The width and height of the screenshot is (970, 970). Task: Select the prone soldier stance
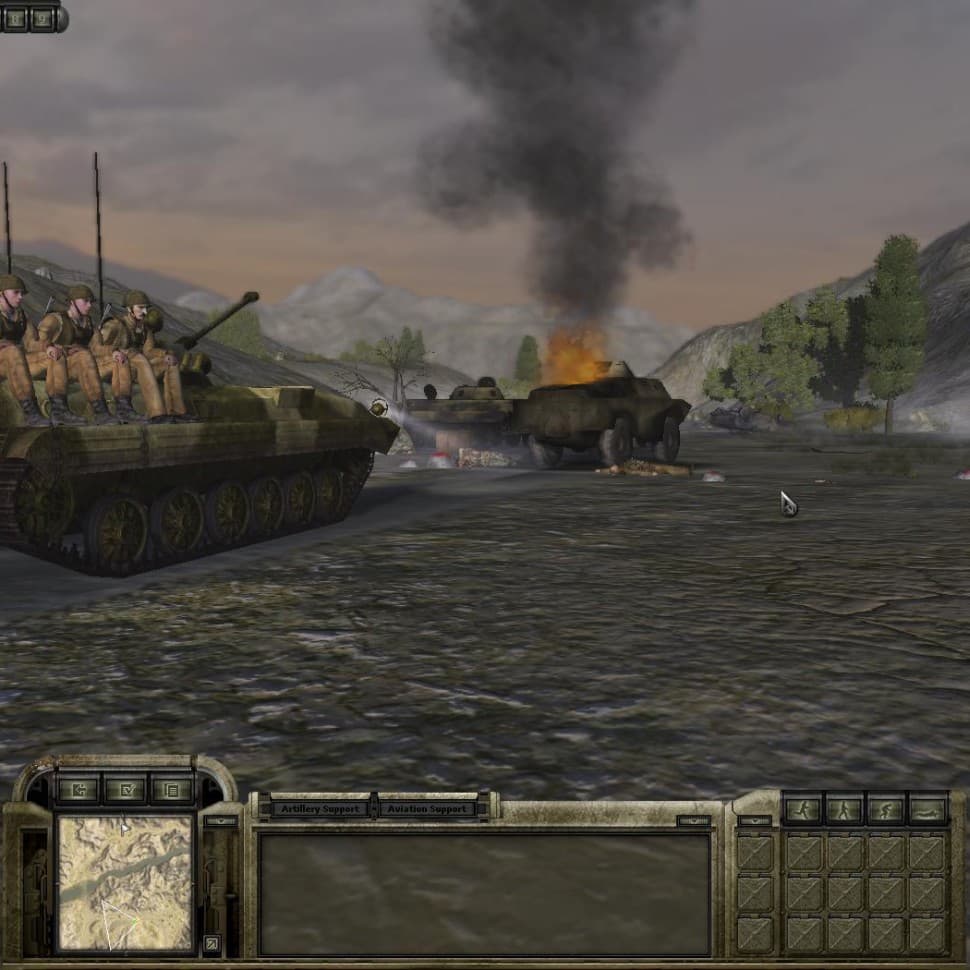click(x=927, y=809)
